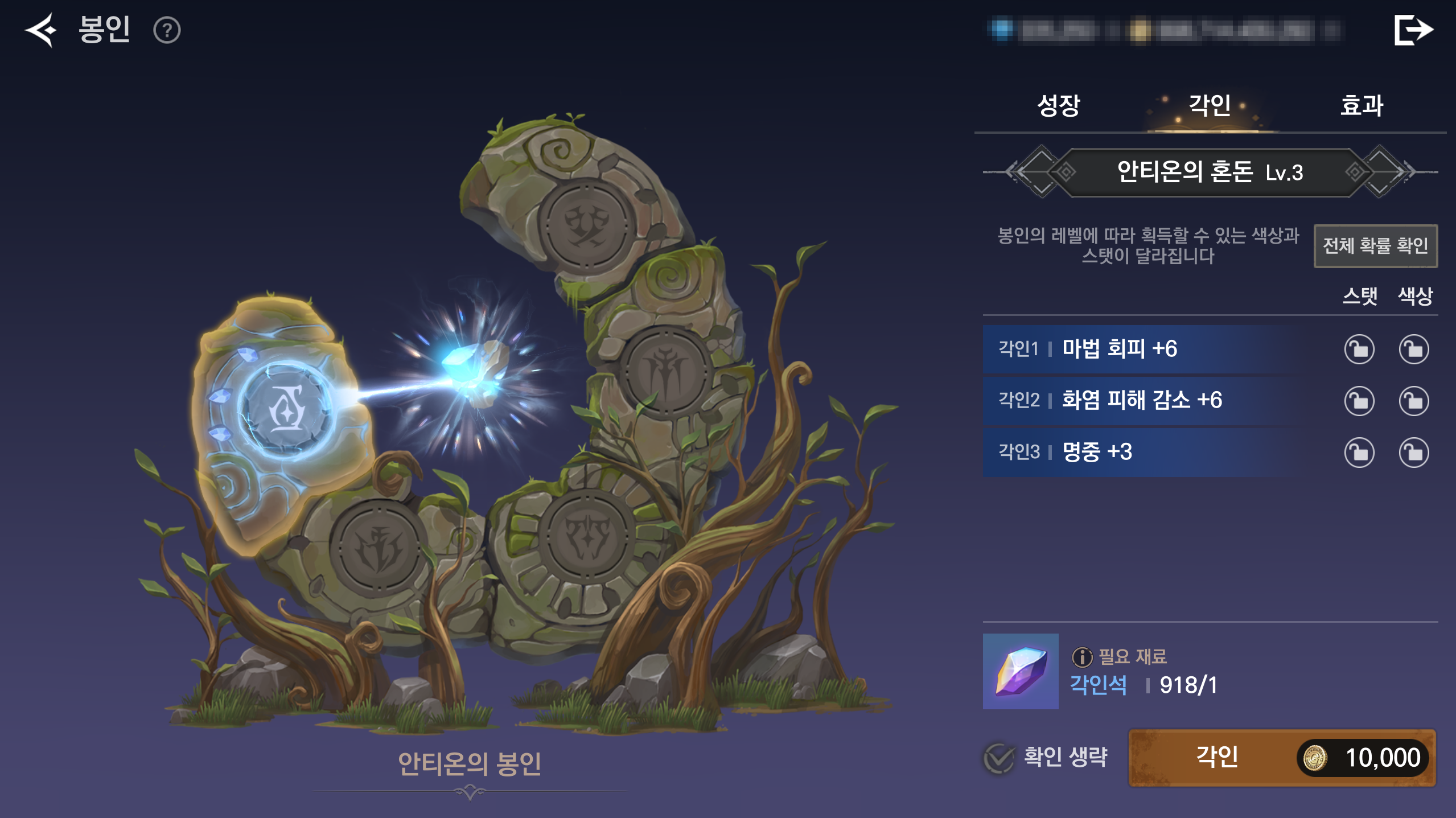The width and height of the screenshot is (1456, 818).
Task: Open the 봉인 help question mark
Action: point(167,30)
